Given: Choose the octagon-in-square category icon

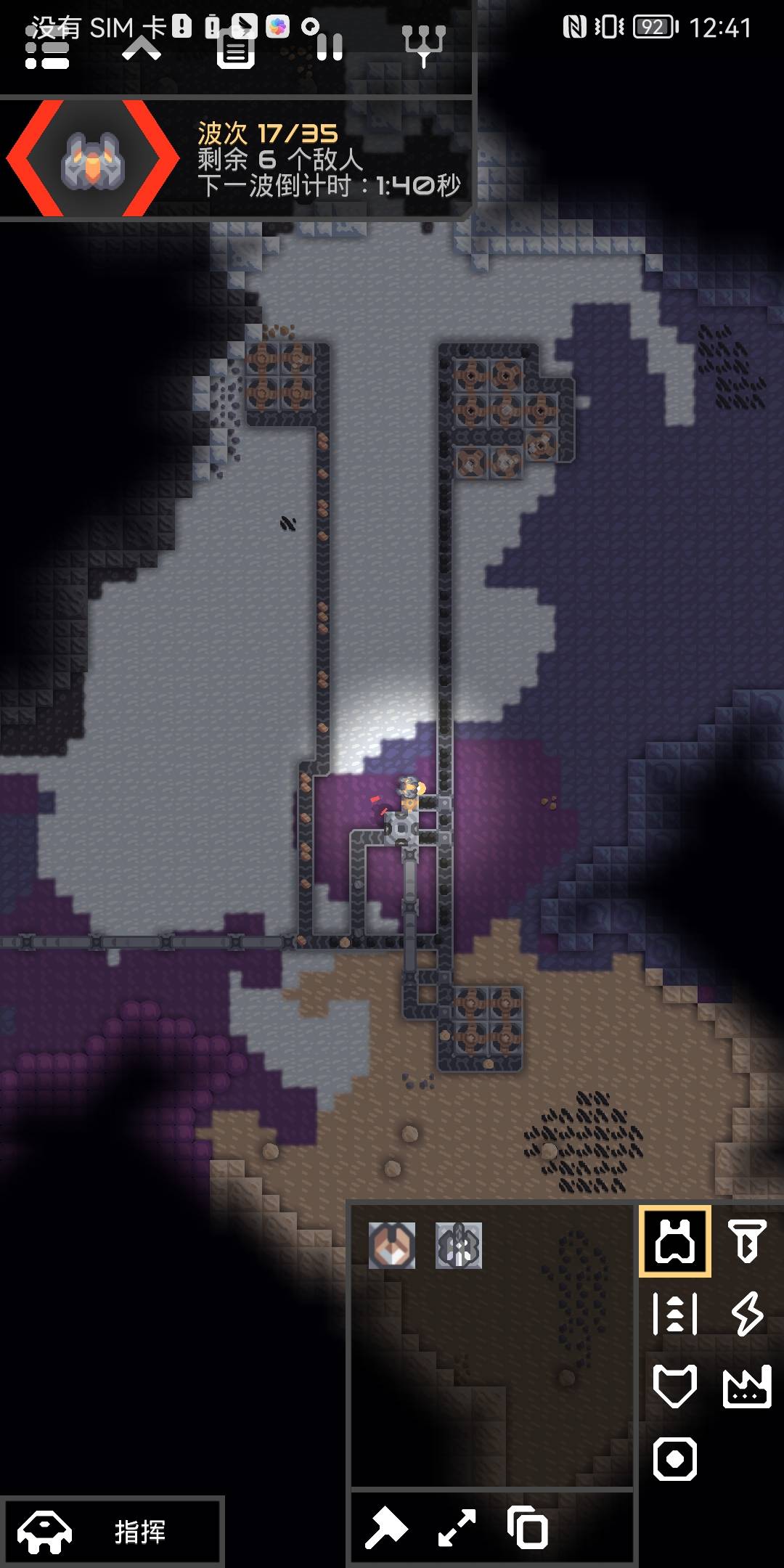Looking at the screenshot, I should (675, 1458).
